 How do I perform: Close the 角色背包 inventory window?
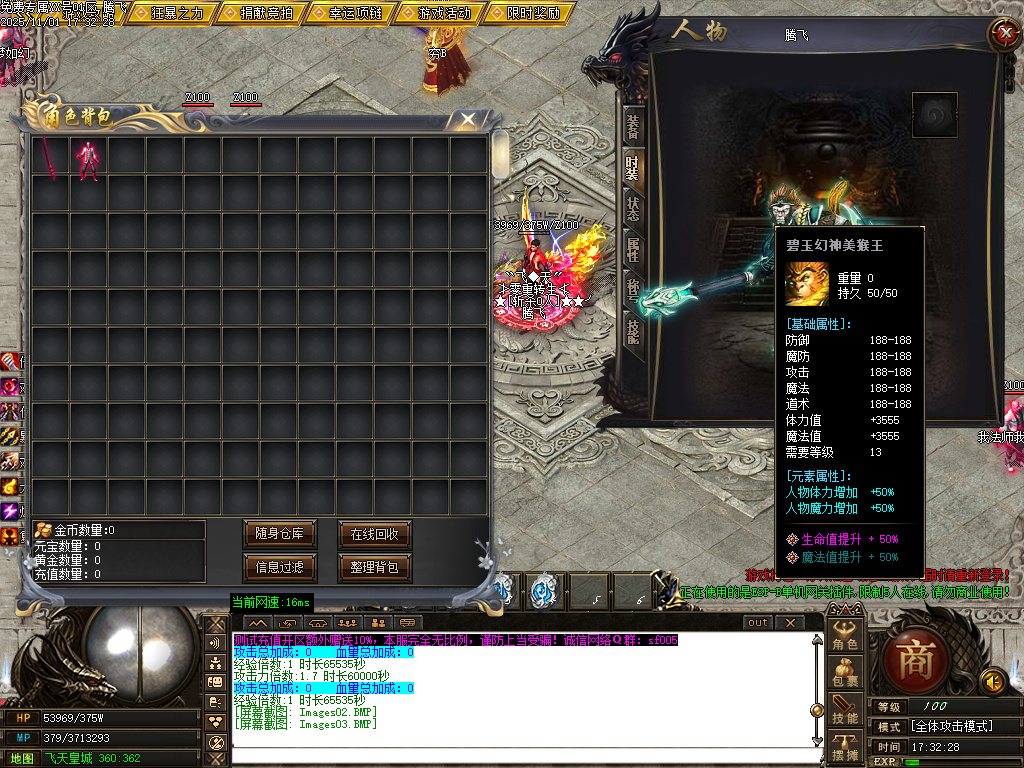tap(467, 120)
